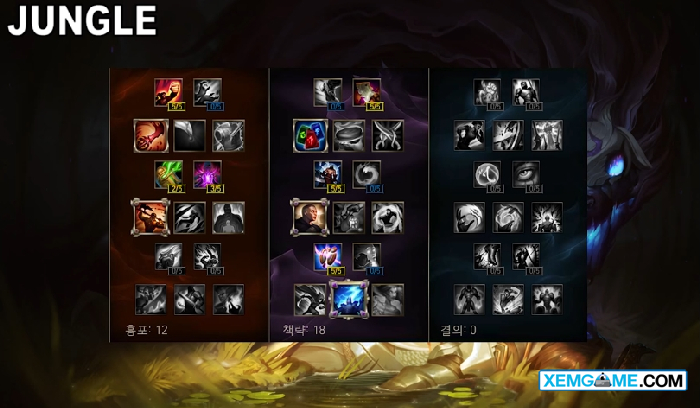
Task: Select the colored red fist mastery
Action: 148,133
